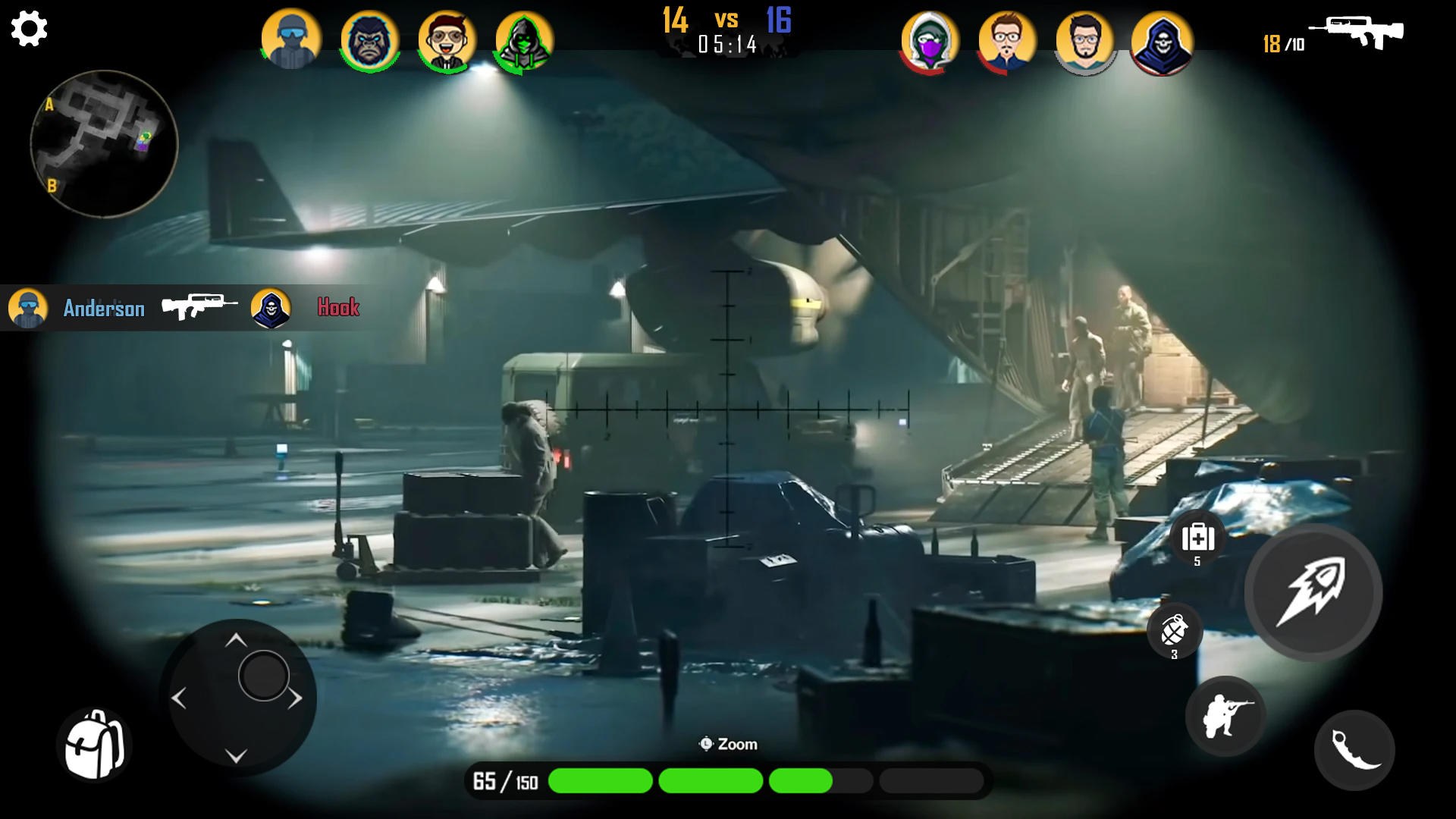Image resolution: width=1456 pixels, height=819 pixels.
Task: Switch to prone shooting stance
Action: [1225, 716]
